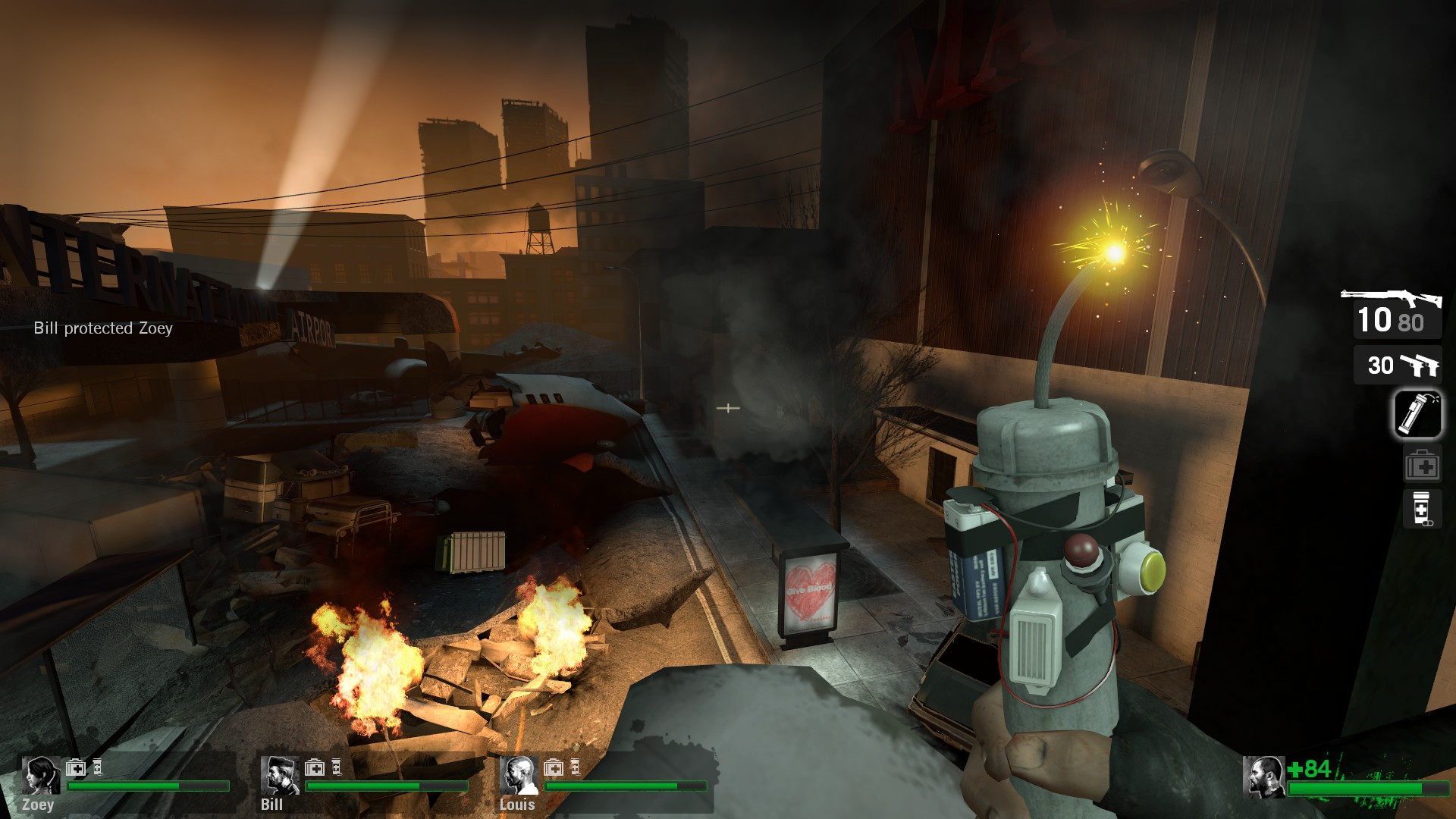This screenshot has width=1456, height=819.
Task: Click Louis's teammate portrait
Action: 519,774
